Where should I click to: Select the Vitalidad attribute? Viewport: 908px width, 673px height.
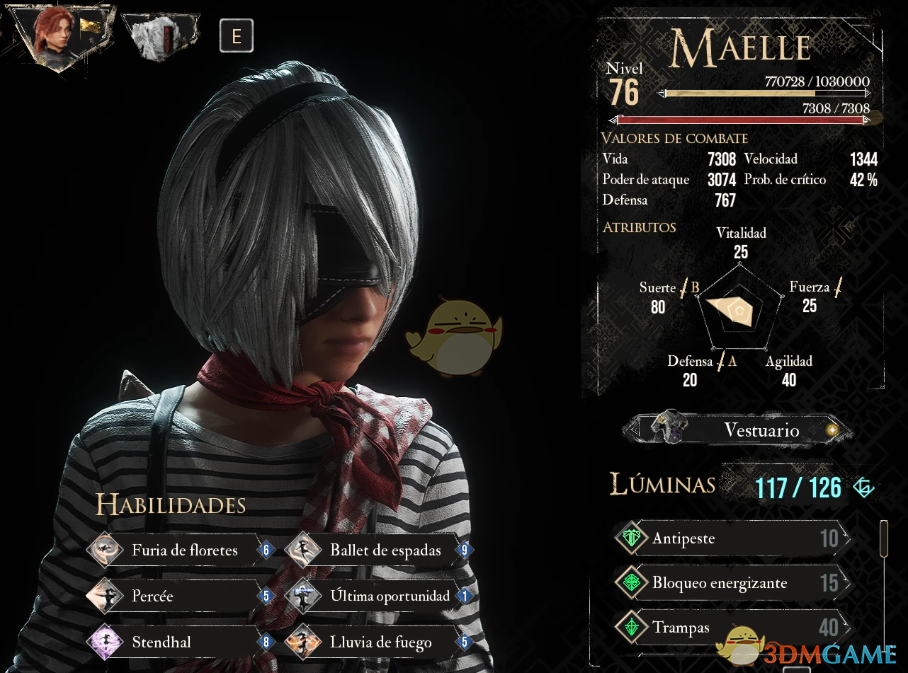click(741, 242)
